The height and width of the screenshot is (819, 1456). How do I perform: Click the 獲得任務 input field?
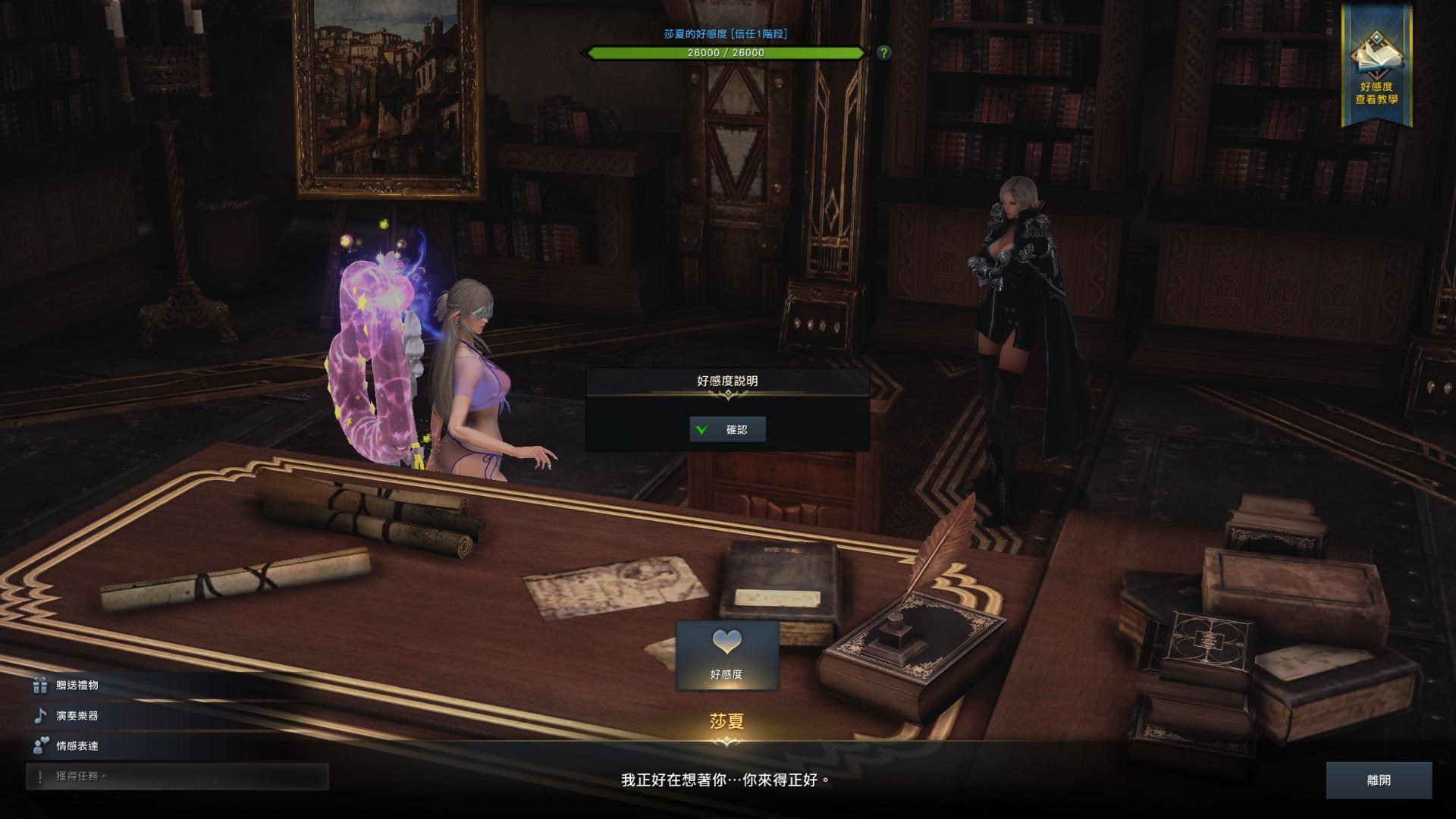[x=174, y=775]
